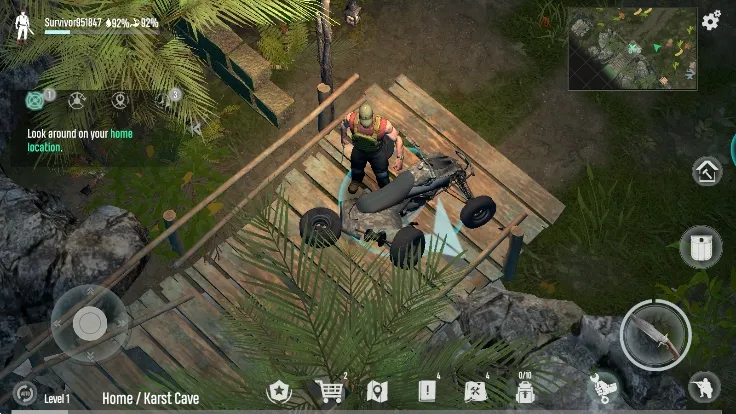Read the 'Look around on your home location' objective
Screen dimensions: 736x414
coord(80,139)
